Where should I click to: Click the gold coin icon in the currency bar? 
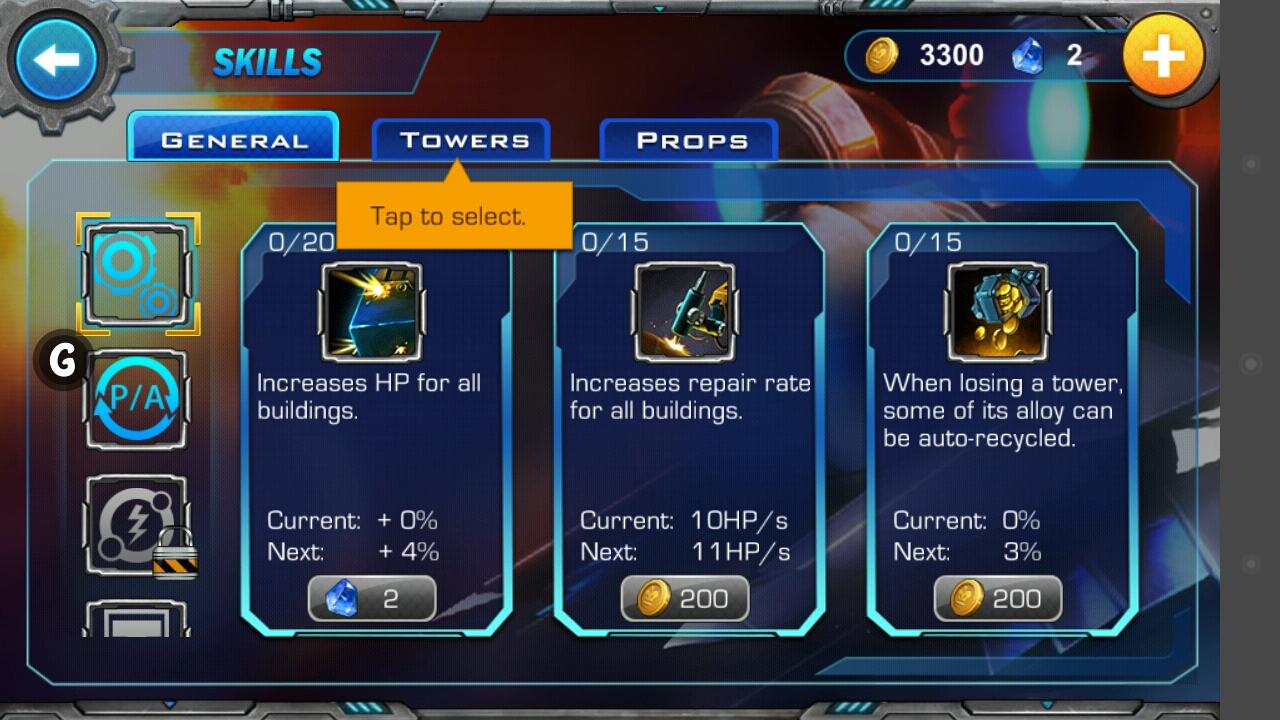(x=878, y=55)
